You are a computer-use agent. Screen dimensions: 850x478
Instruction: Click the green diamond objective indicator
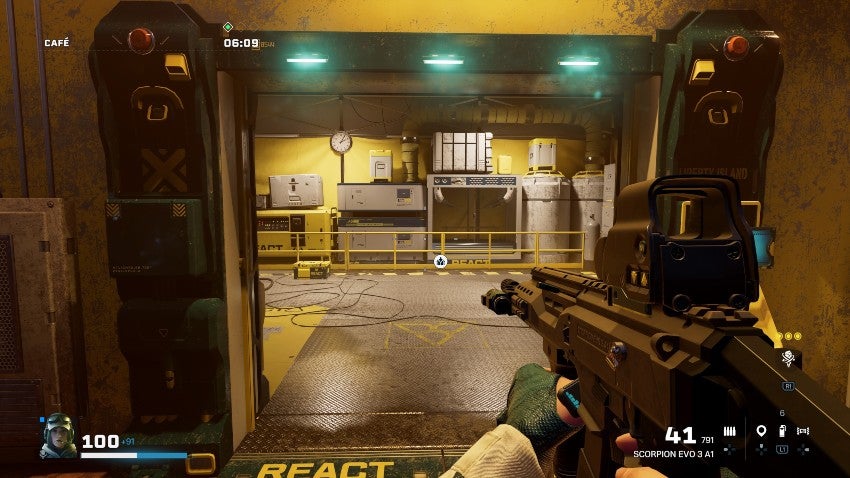[x=228, y=27]
